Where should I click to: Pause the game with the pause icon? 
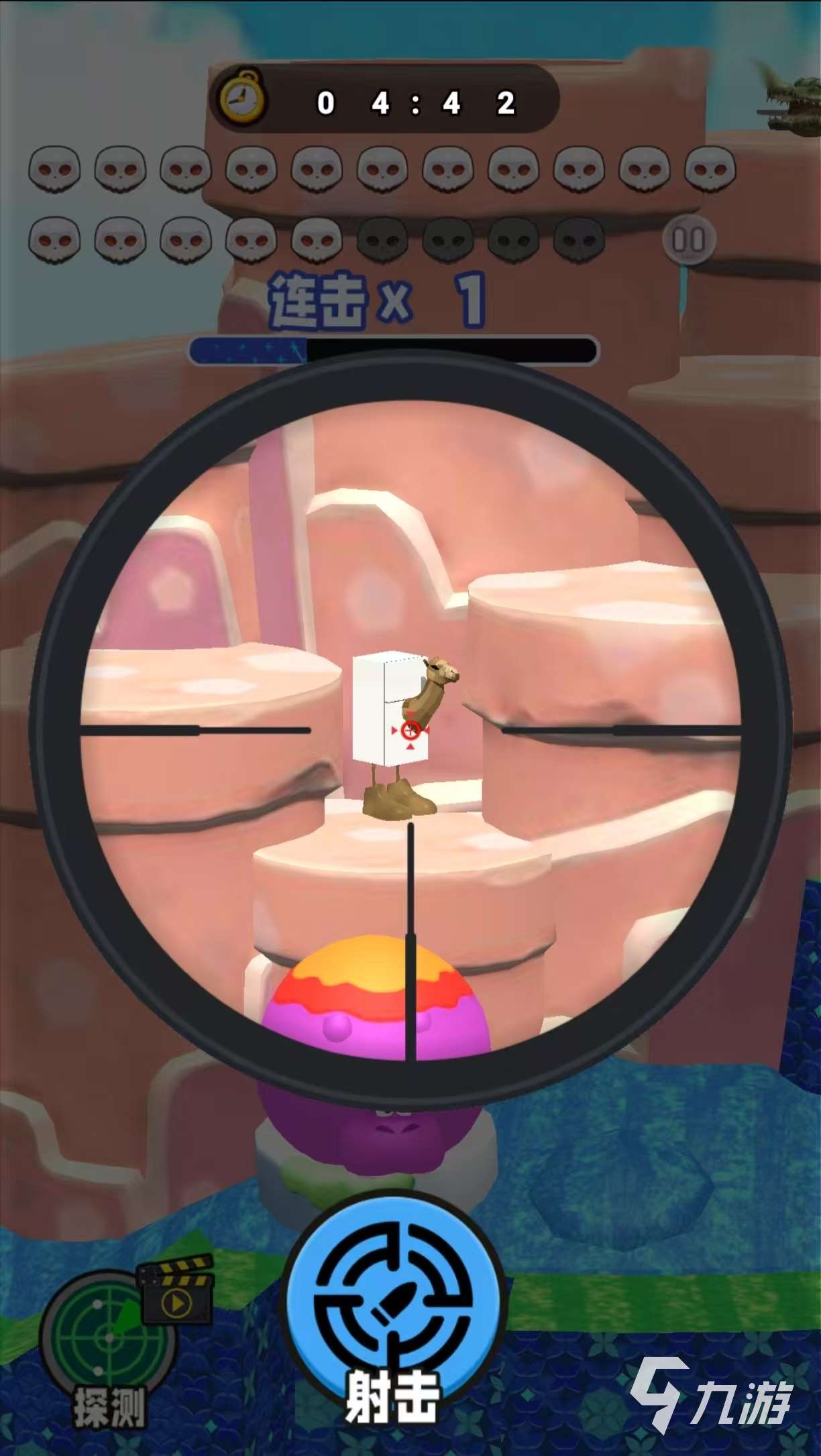point(688,239)
